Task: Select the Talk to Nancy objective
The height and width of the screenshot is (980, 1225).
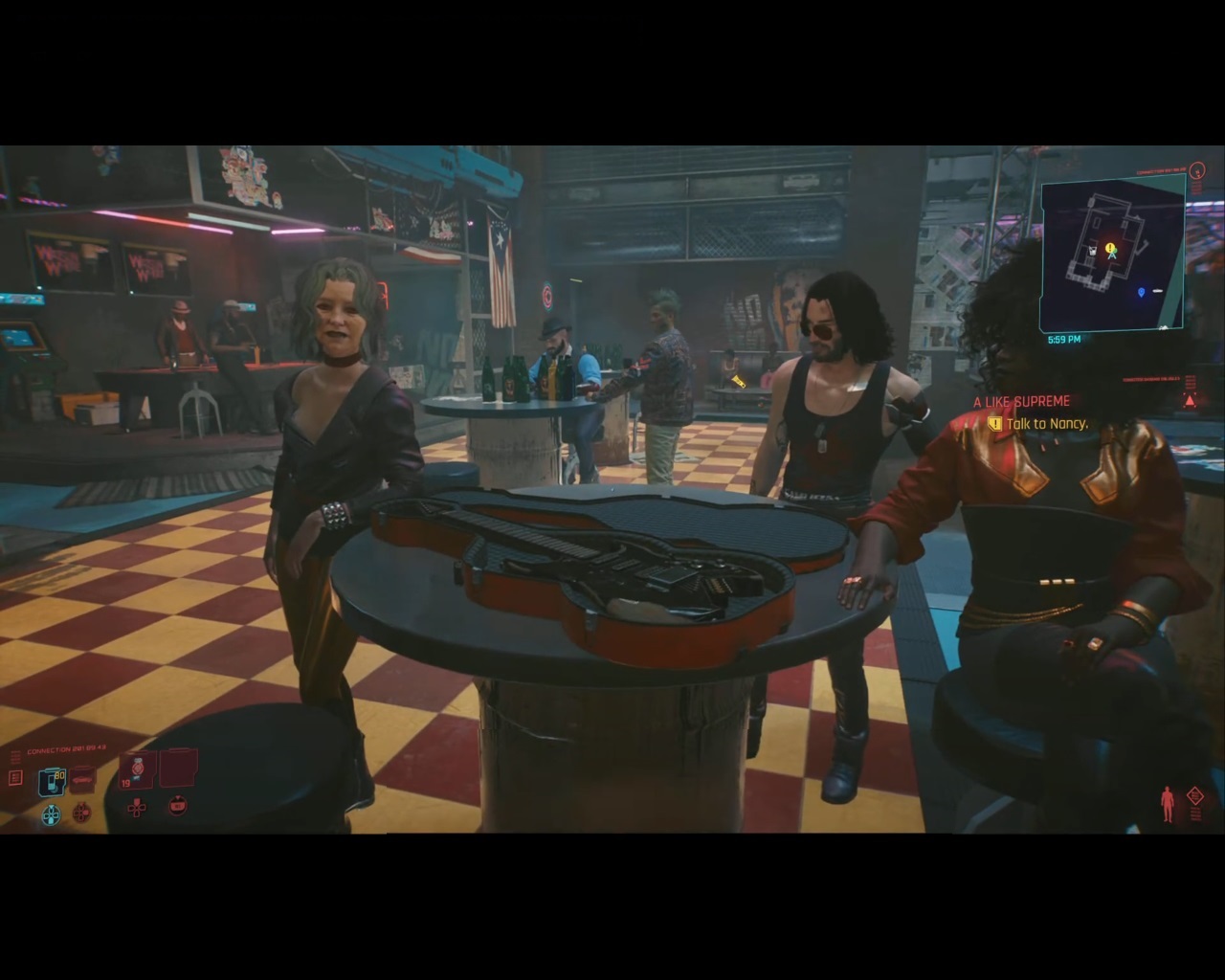Action: click(1046, 423)
